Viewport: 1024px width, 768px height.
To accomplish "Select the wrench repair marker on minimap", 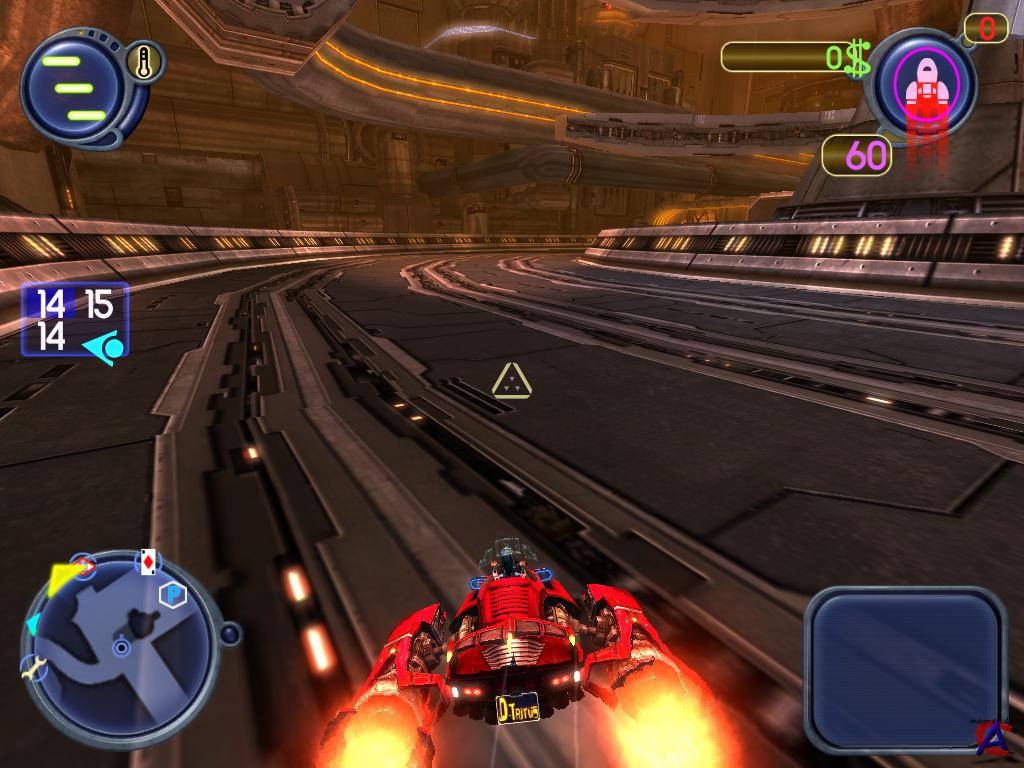I will [33, 668].
